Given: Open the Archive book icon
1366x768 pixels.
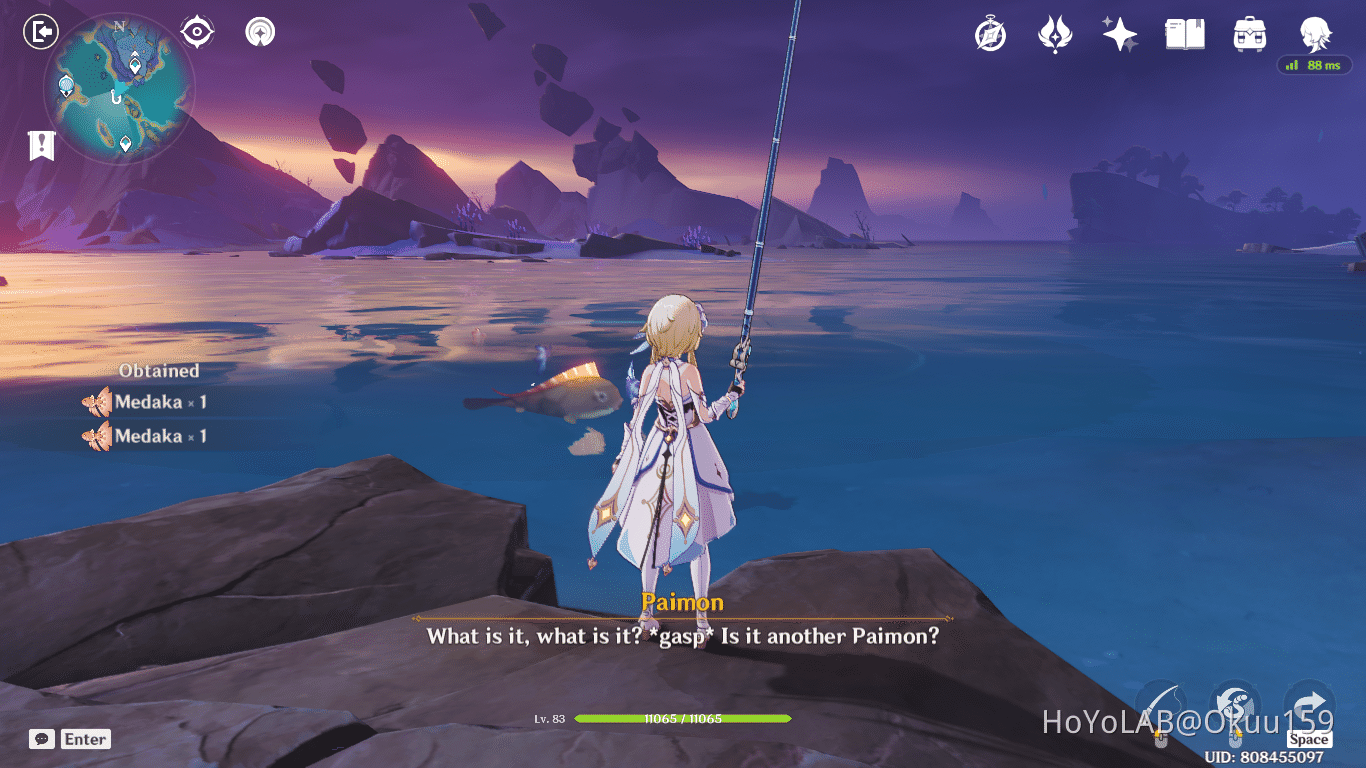Looking at the screenshot, I should click(x=1184, y=35).
